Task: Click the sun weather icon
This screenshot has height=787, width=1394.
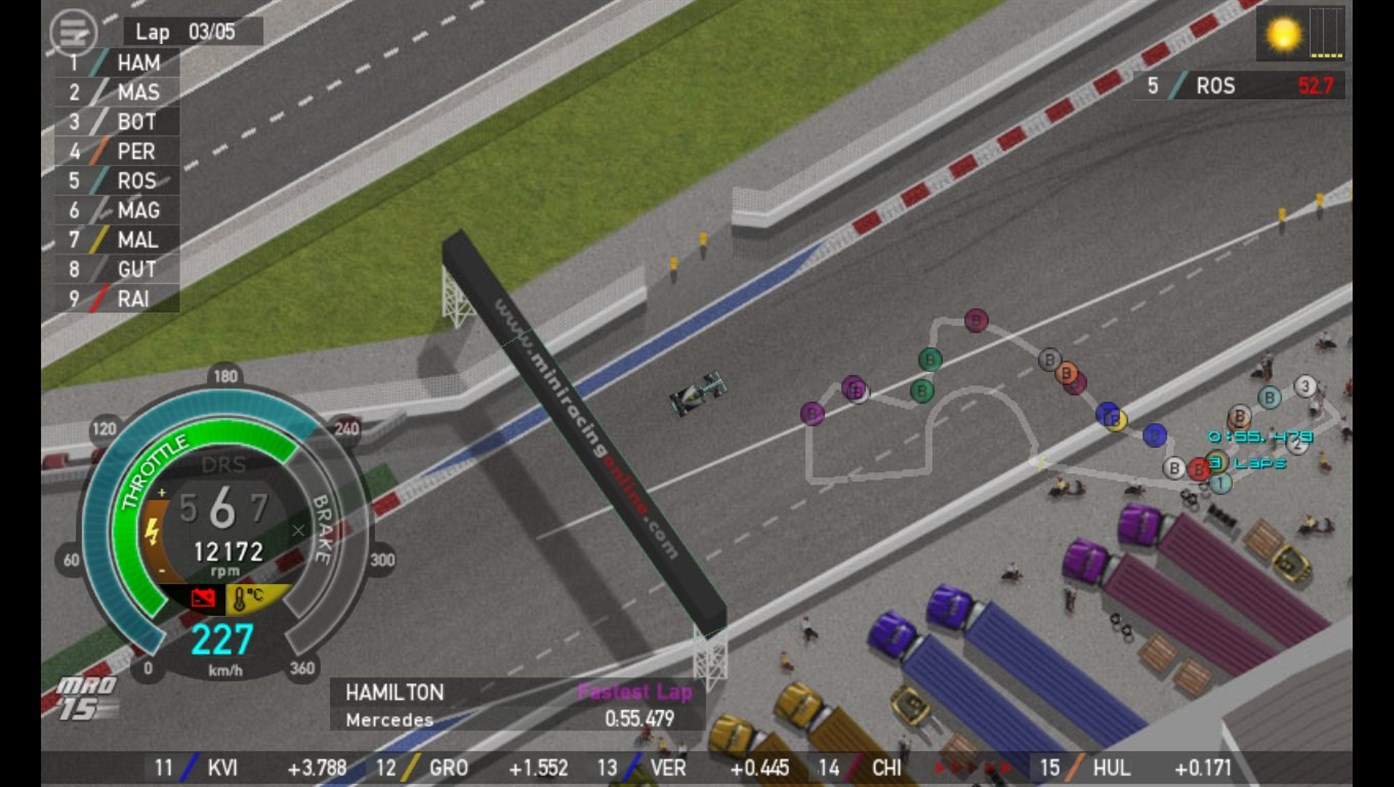Action: point(1283,31)
